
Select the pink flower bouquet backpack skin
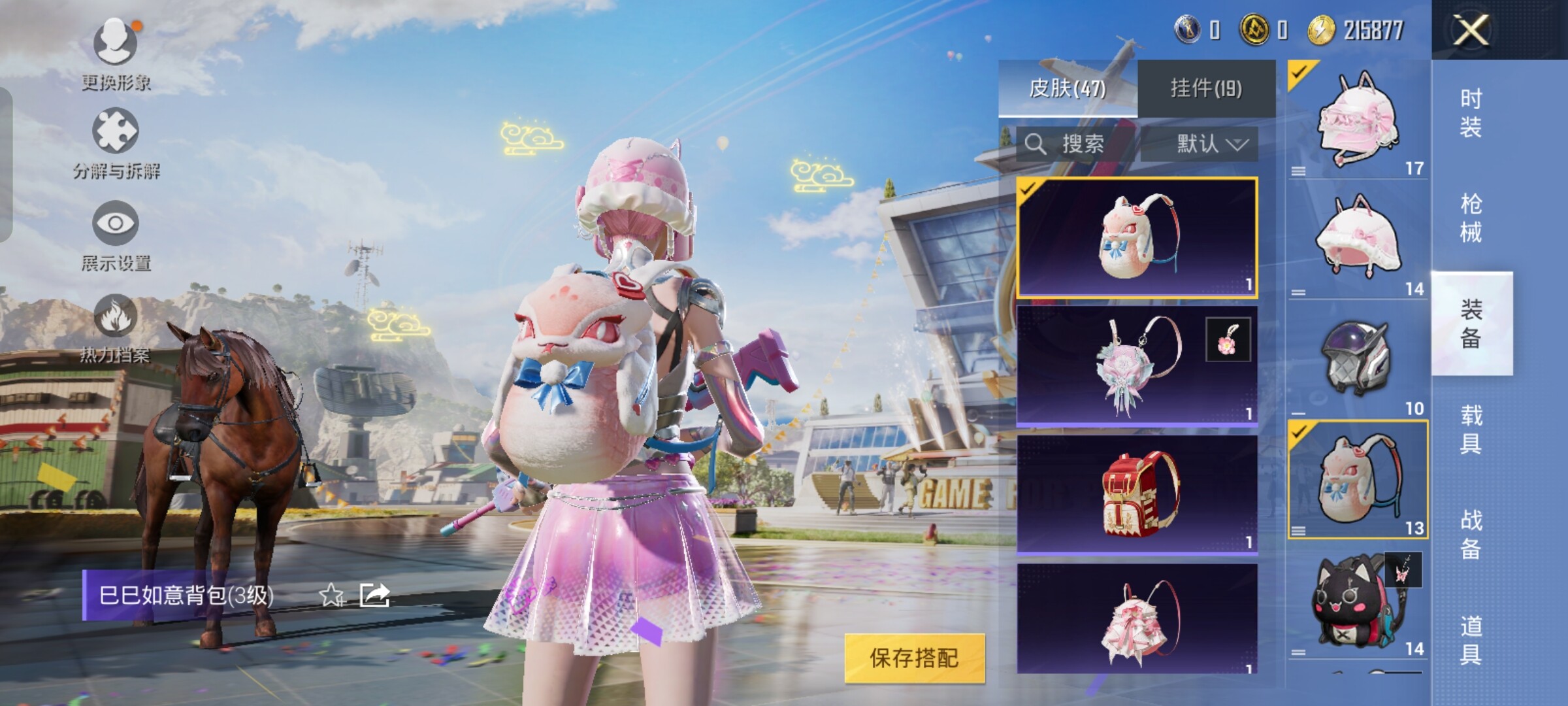[1137, 365]
